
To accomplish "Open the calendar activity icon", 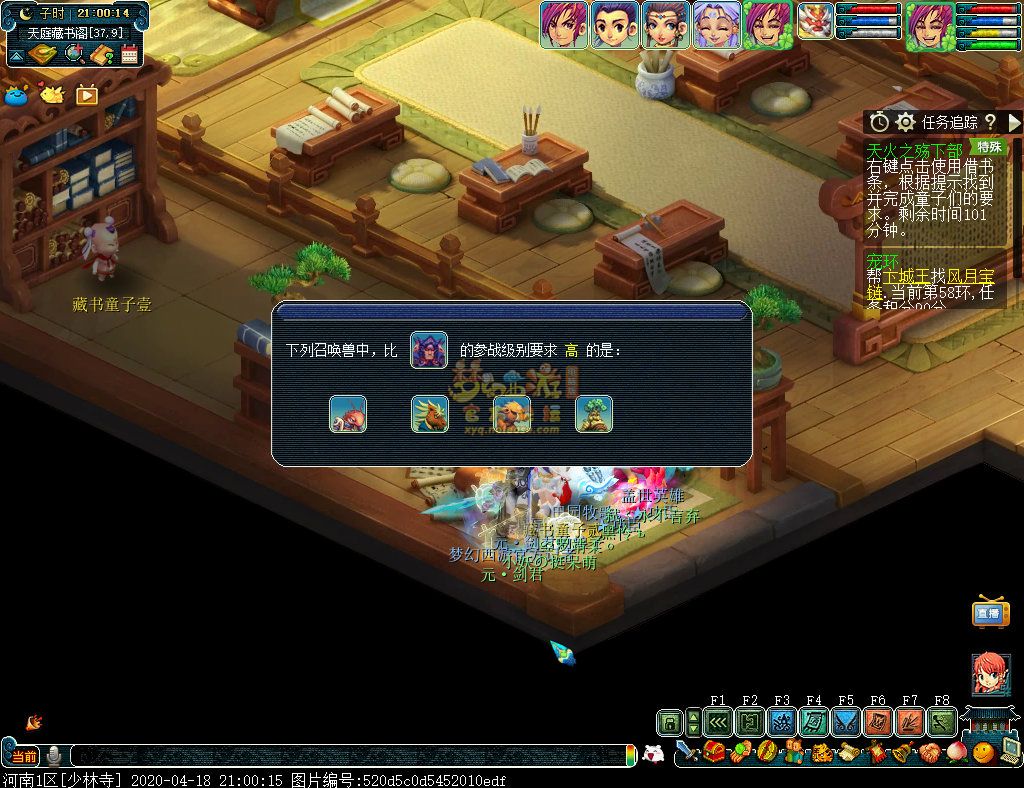I will pos(129,54).
